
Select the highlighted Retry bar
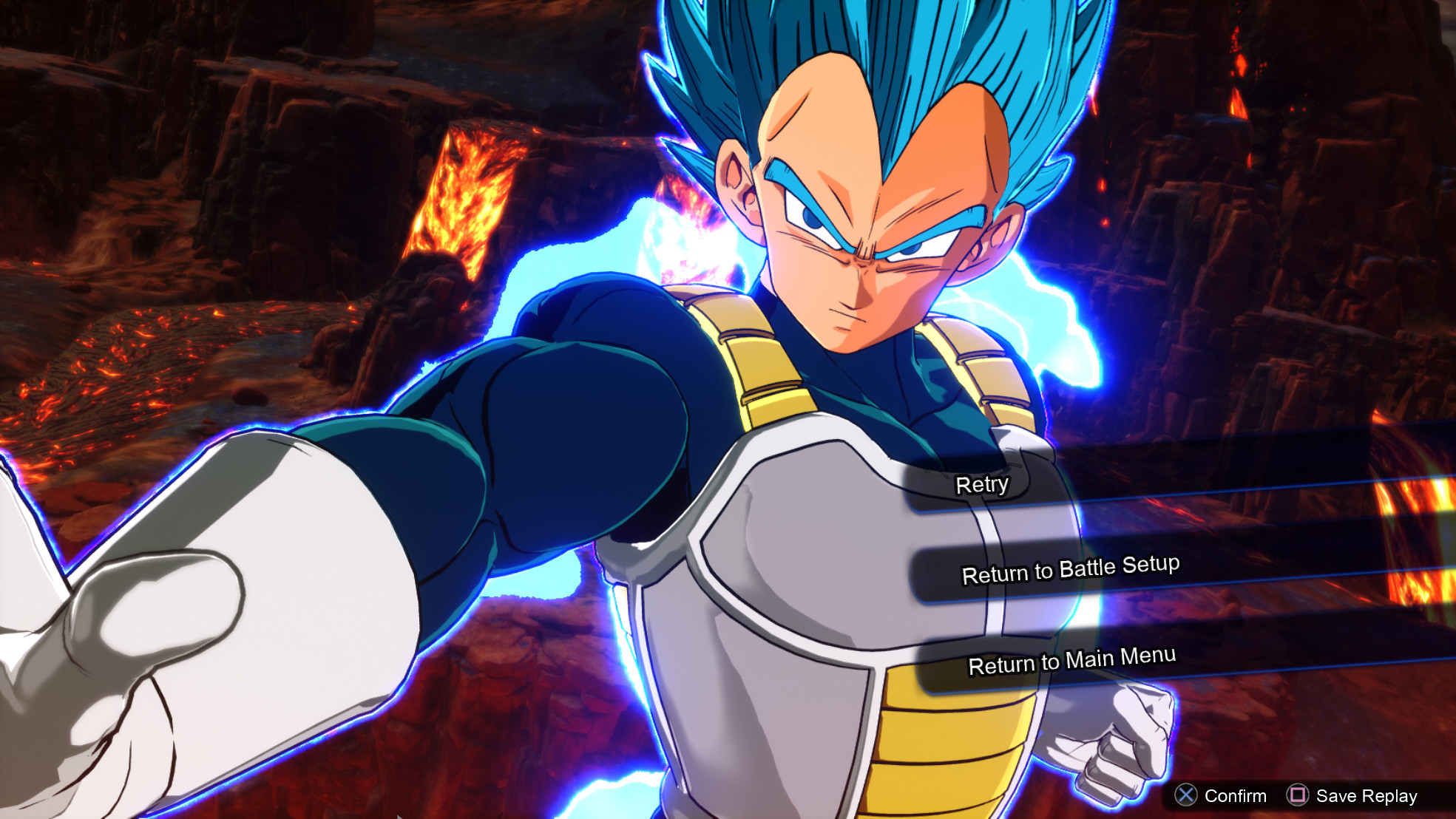point(981,484)
